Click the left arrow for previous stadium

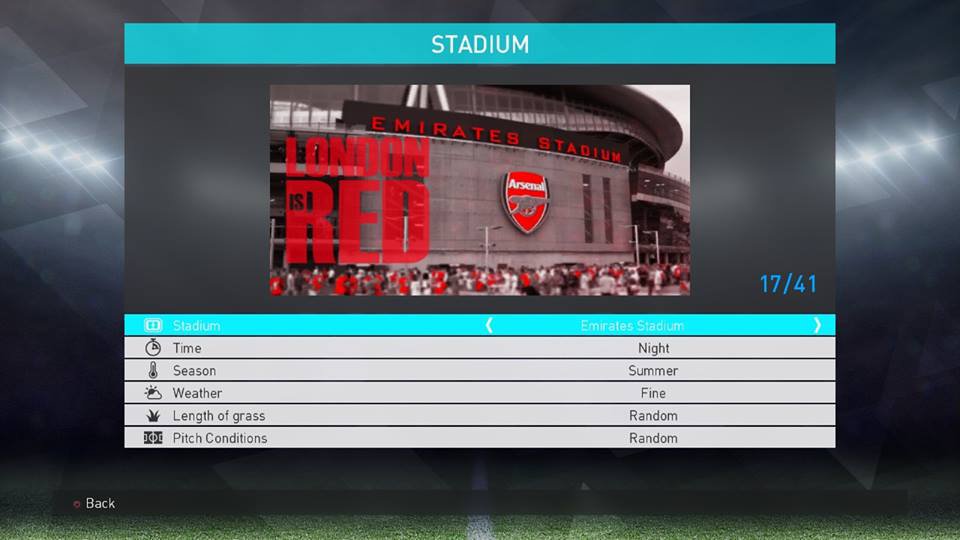(489, 325)
